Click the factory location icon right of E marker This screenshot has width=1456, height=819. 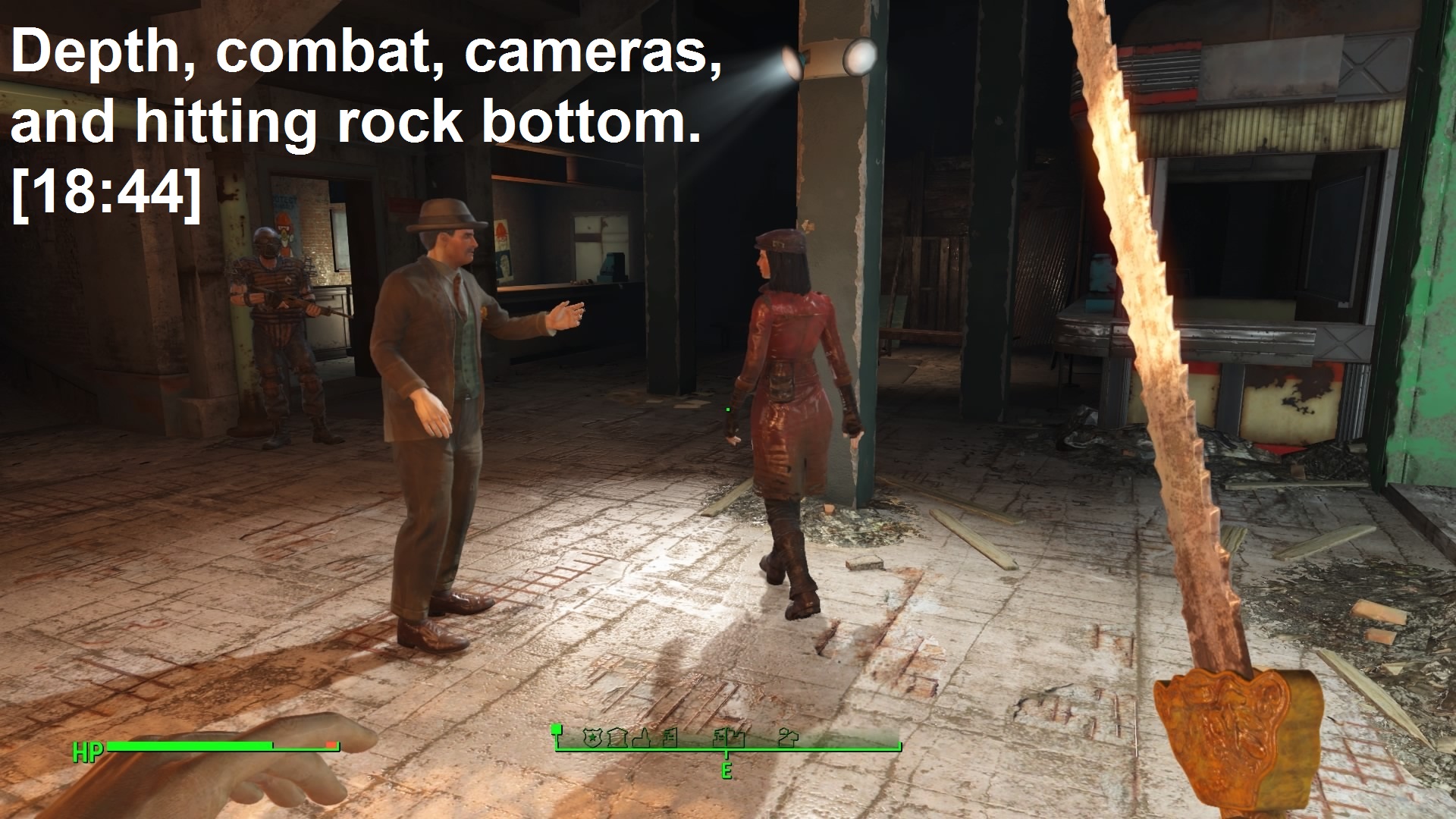point(738,737)
